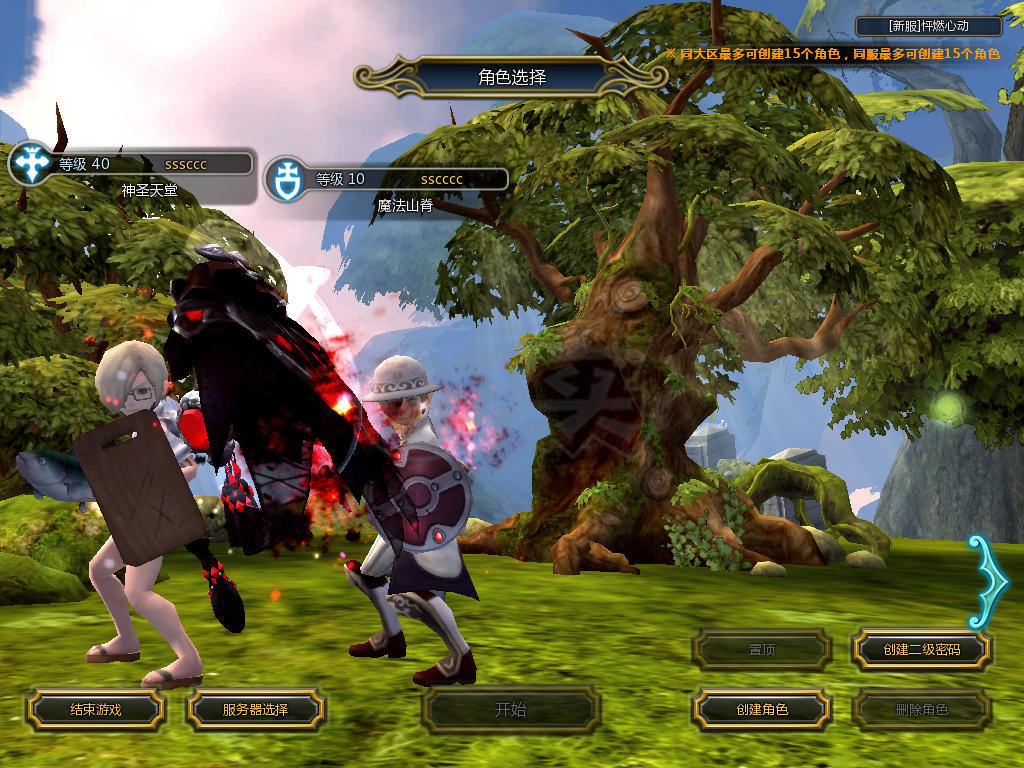Click 删除角色 to delete character
The image size is (1024, 768).
click(x=921, y=710)
